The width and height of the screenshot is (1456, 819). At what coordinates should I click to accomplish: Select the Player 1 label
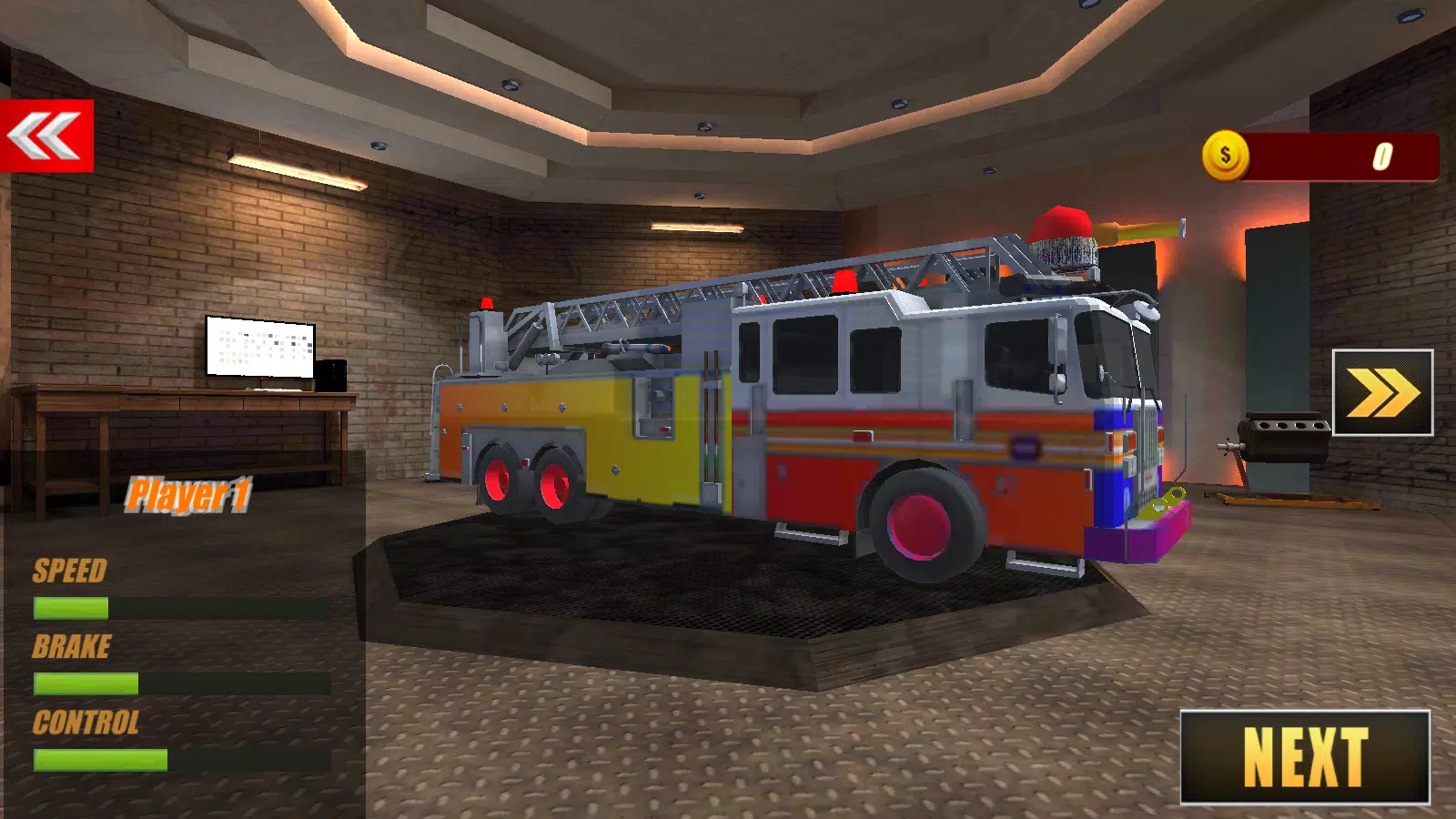coord(191,496)
